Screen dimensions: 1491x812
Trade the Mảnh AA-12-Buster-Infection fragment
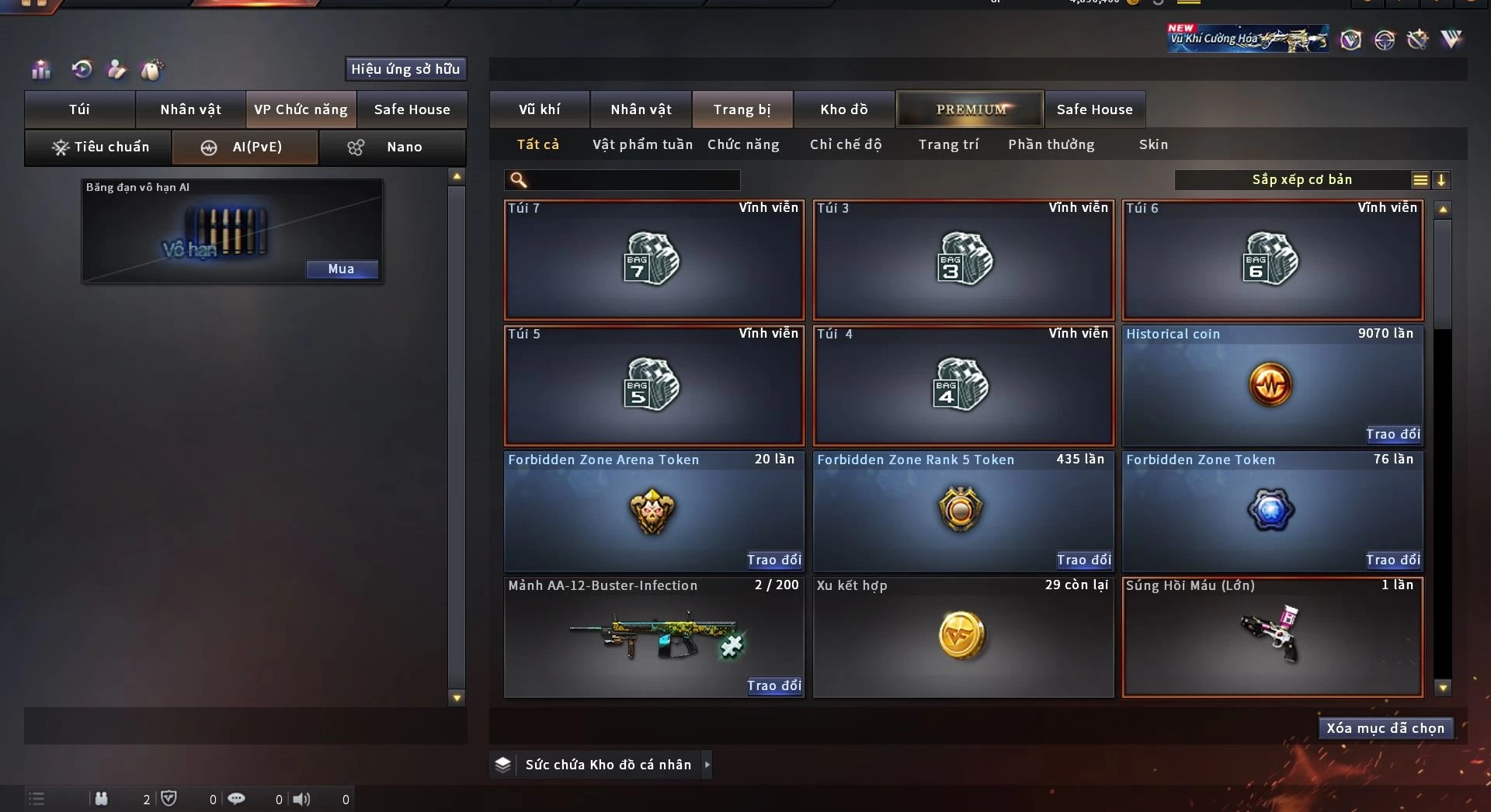773,685
